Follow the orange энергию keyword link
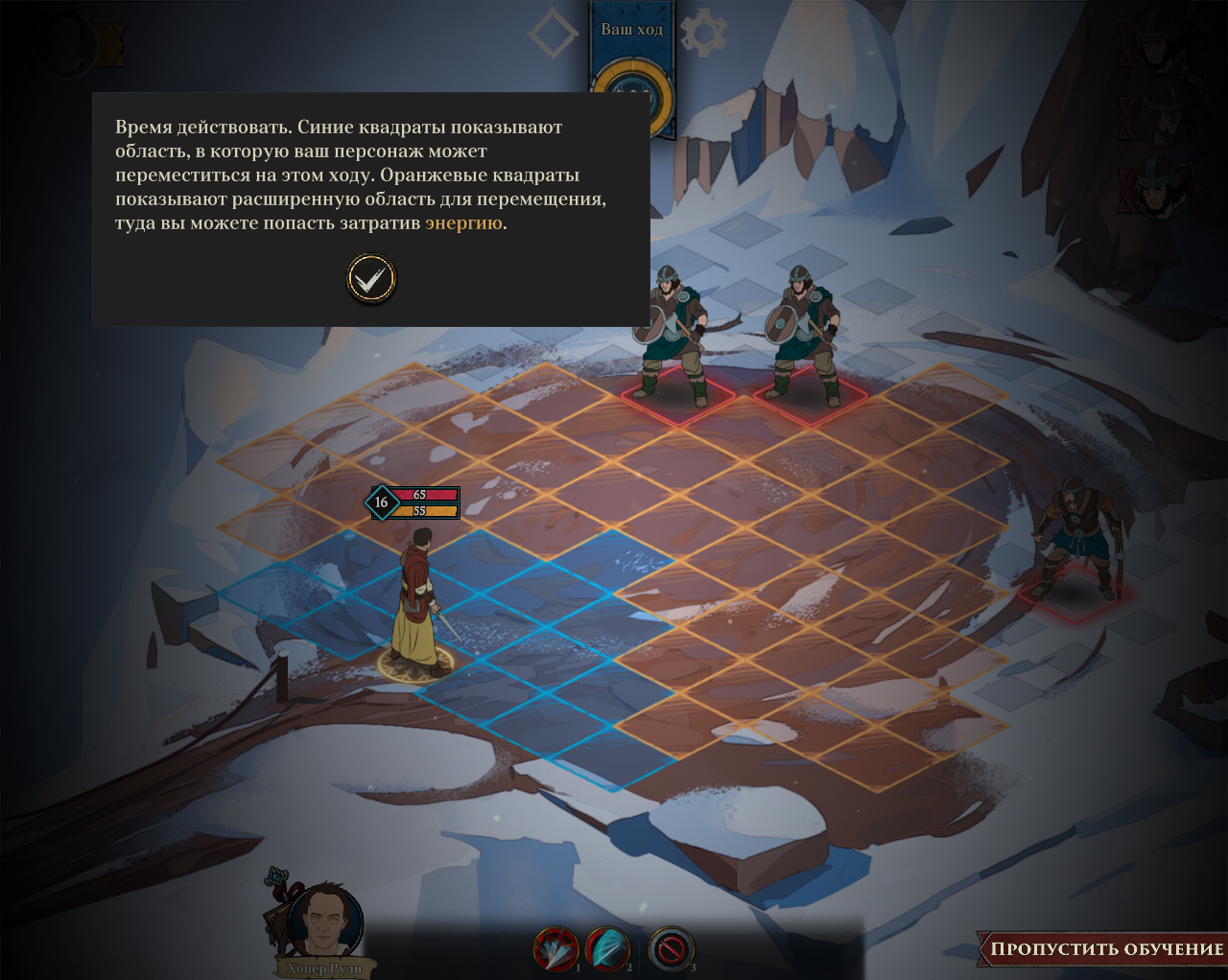1228x980 pixels. tap(463, 223)
